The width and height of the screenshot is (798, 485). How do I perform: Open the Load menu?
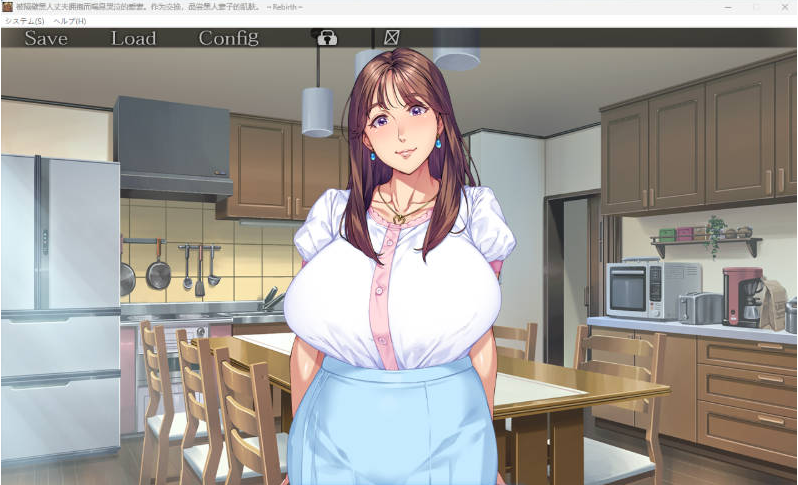click(x=133, y=38)
